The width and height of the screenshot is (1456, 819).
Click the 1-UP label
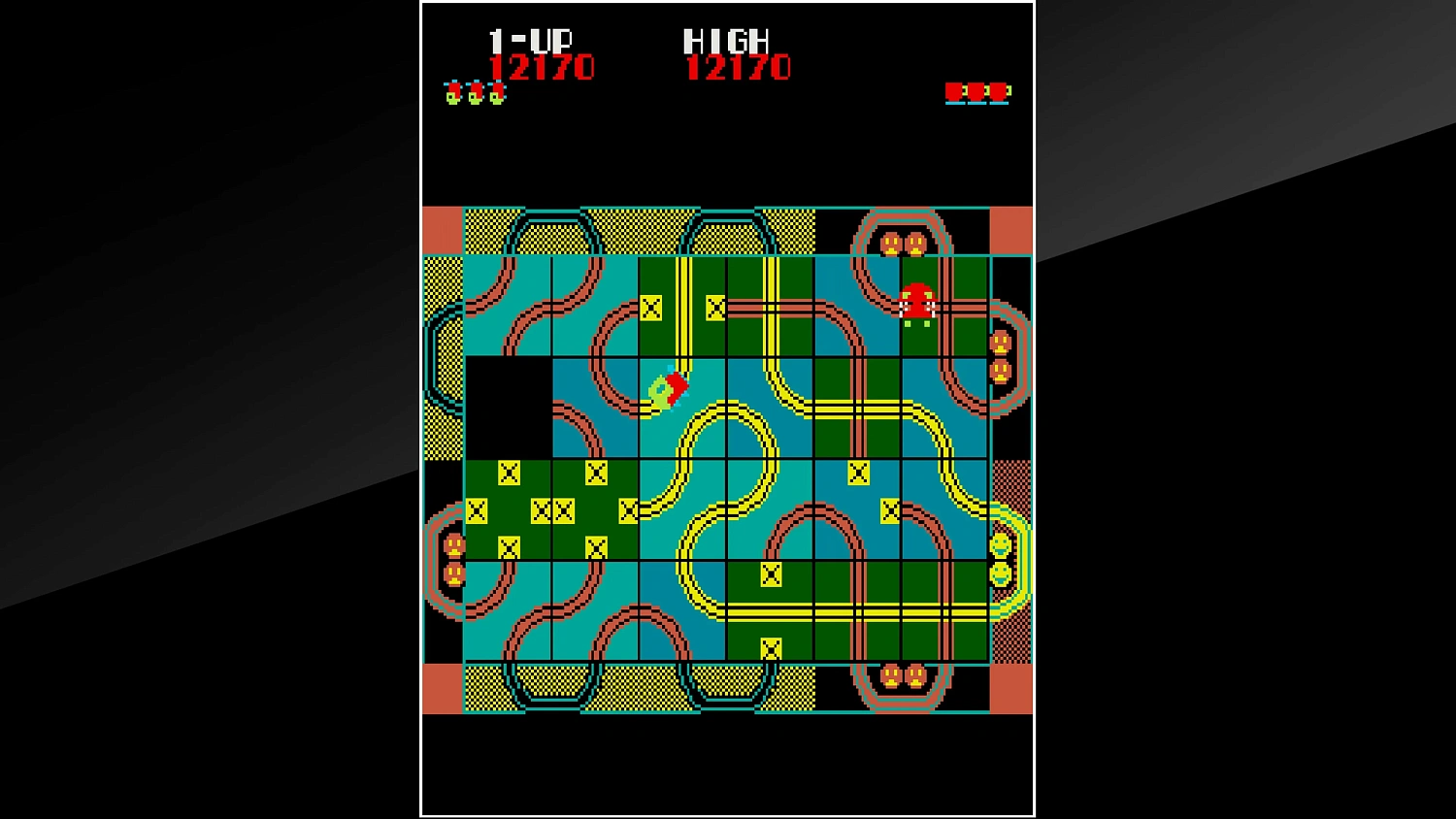[x=530, y=41]
